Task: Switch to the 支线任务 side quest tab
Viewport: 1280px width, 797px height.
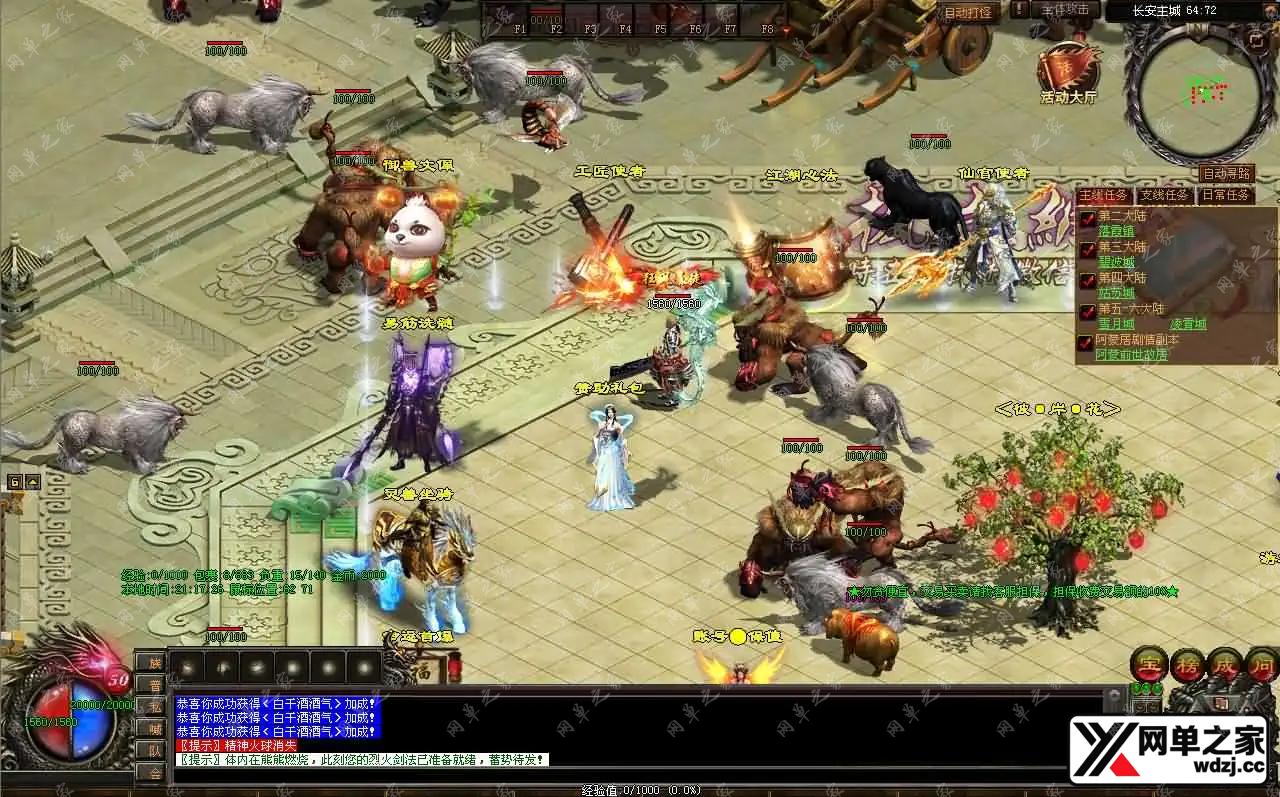Action: [x=1165, y=195]
